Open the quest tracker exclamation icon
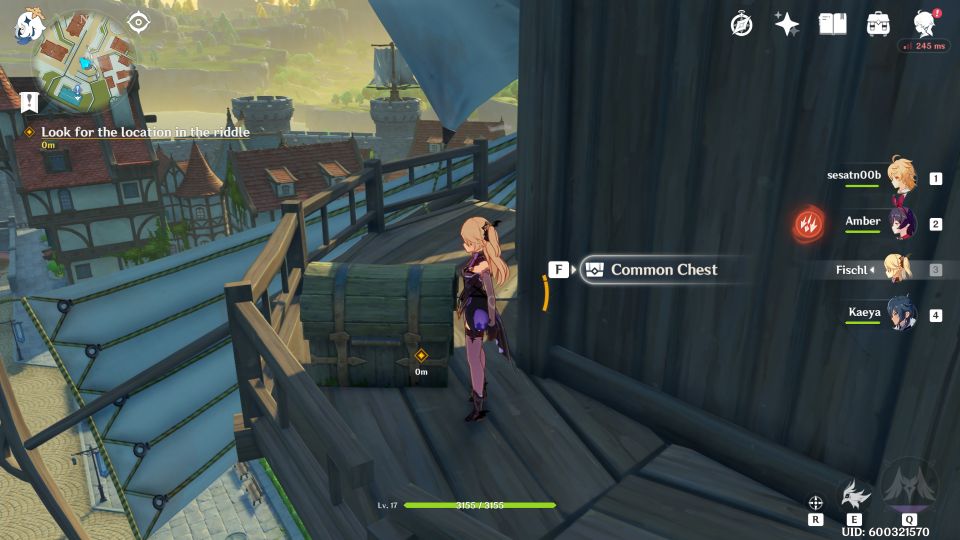 tap(29, 101)
